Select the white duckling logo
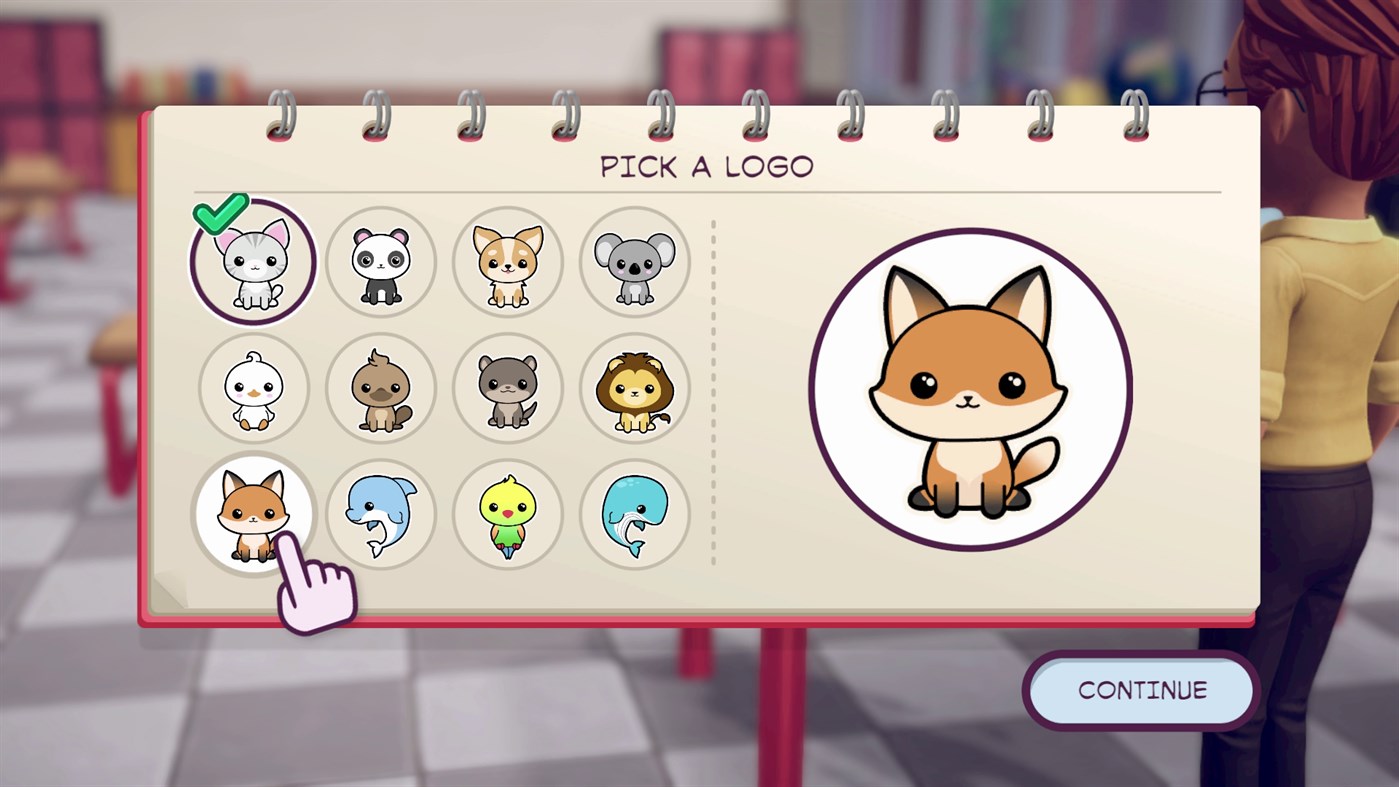 (253, 388)
